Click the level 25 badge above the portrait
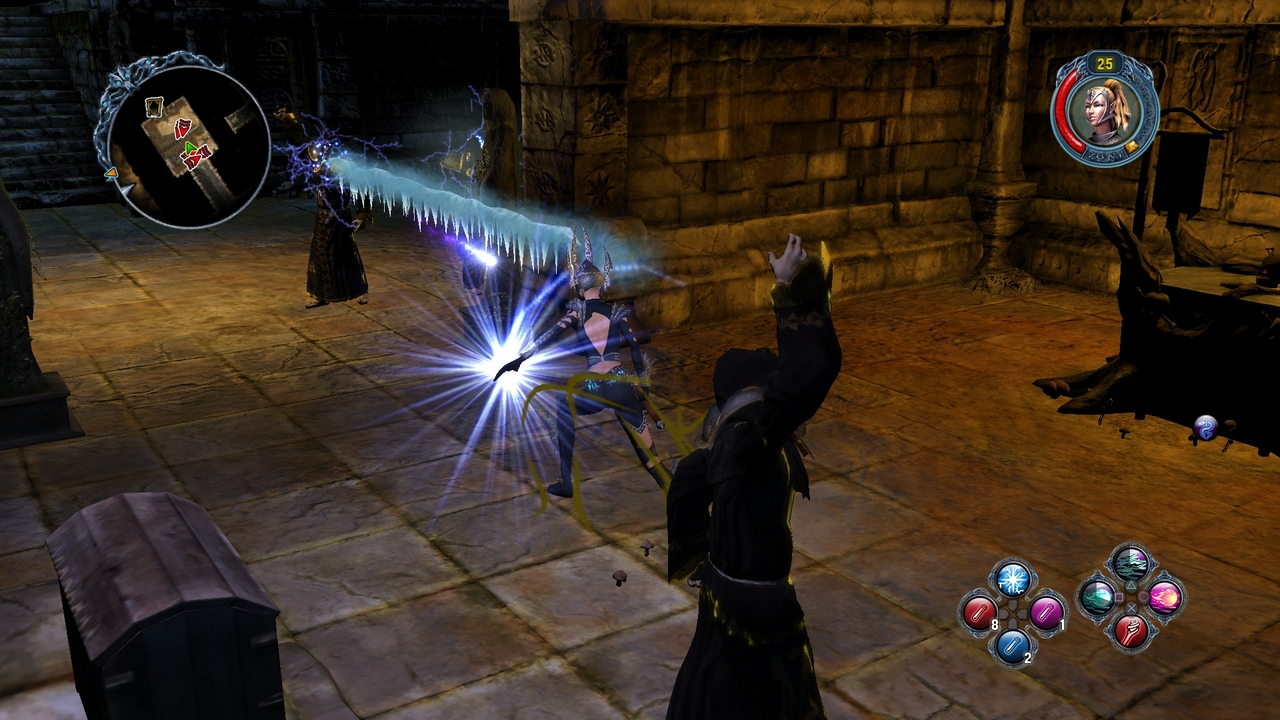This screenshot has width=1280, height=720. coord(1103,62)
